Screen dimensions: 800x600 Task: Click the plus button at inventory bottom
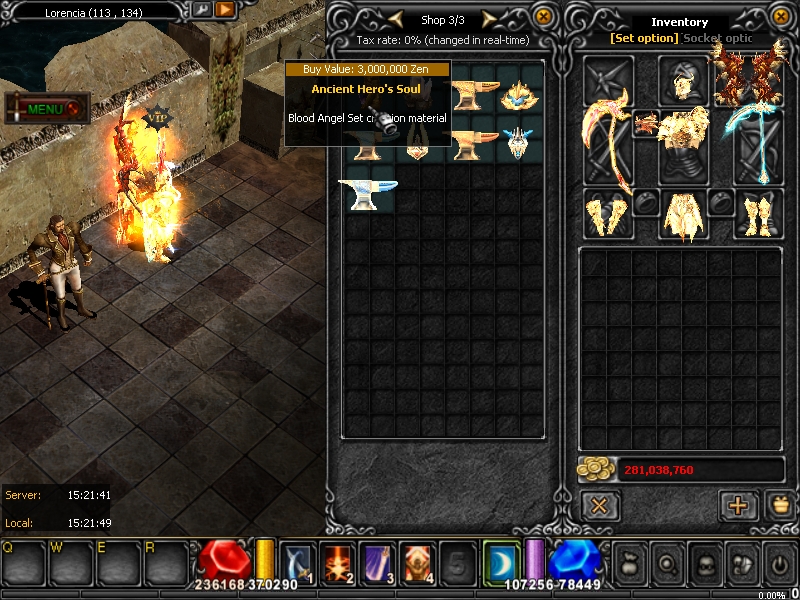[x=738, y=505]
